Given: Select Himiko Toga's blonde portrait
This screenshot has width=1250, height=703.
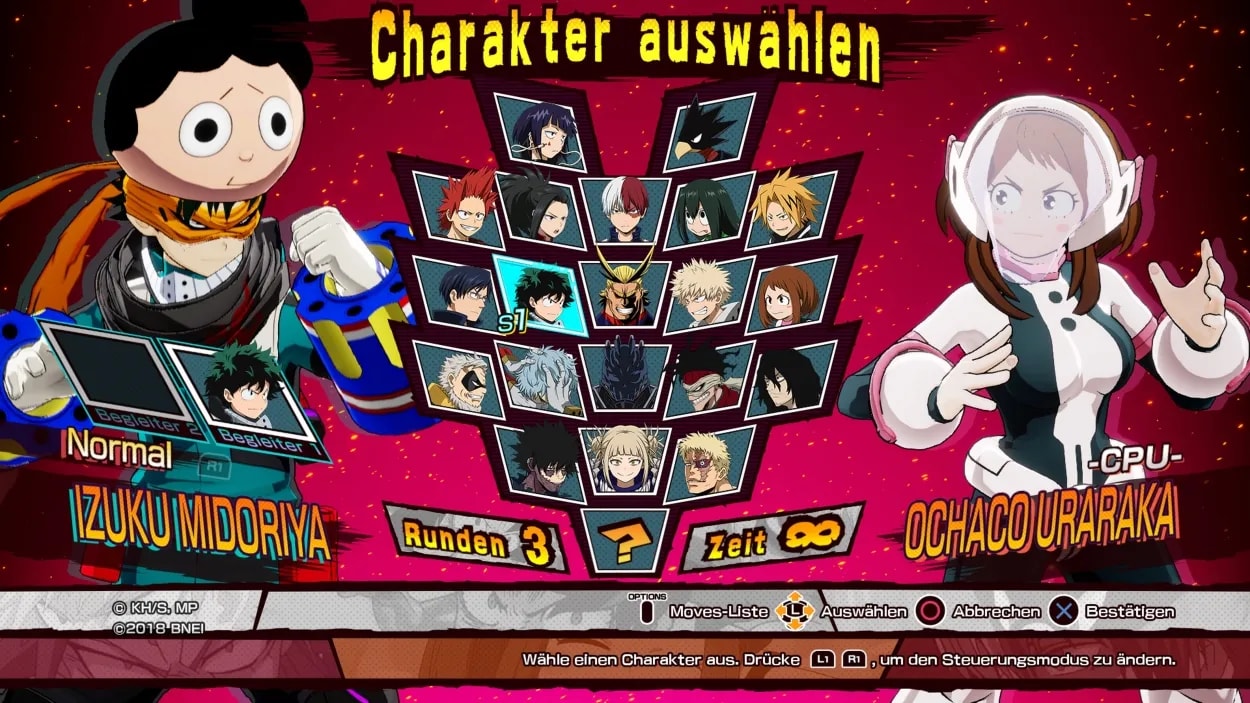Looking at the screenshot, I should click(624, 460).
